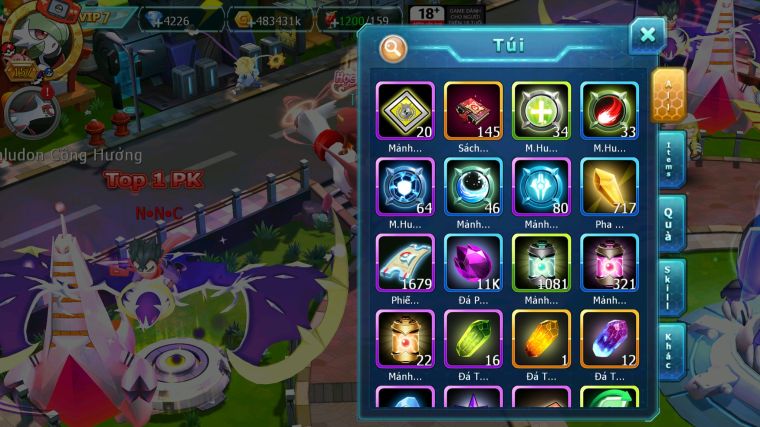Choose the green cross item with 34
The width and height of the screenshot is (760, 427).
click(541, 110)
